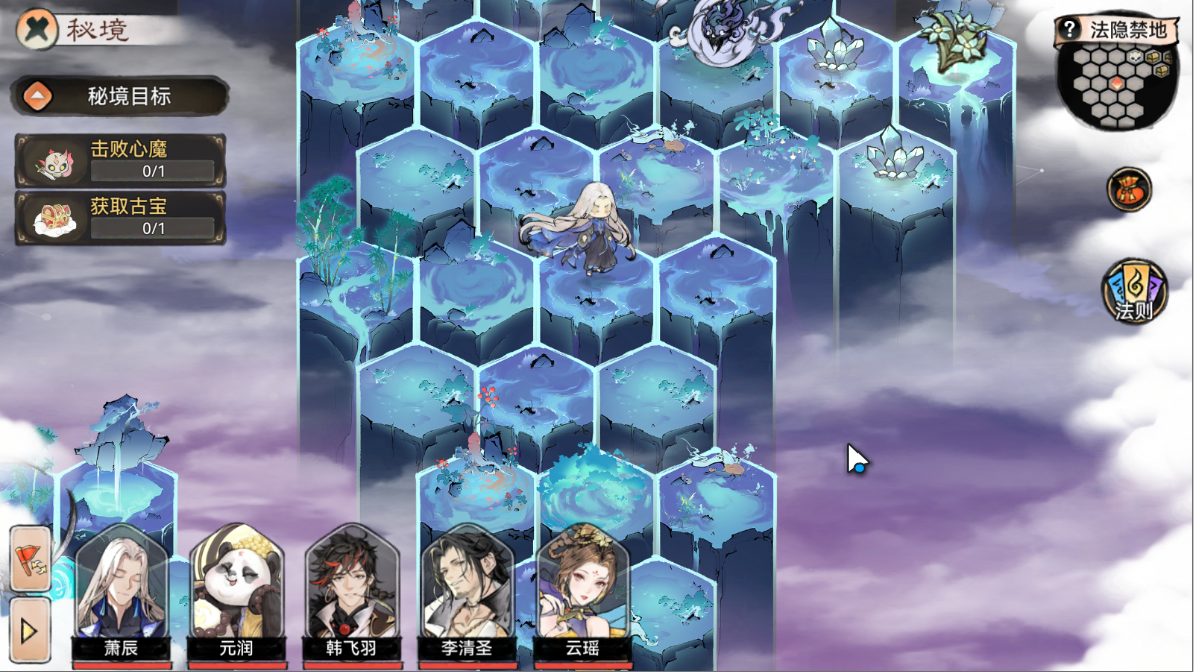
Task: Open the 法隐禁地 help question mark
Action: coord(1069,29)
